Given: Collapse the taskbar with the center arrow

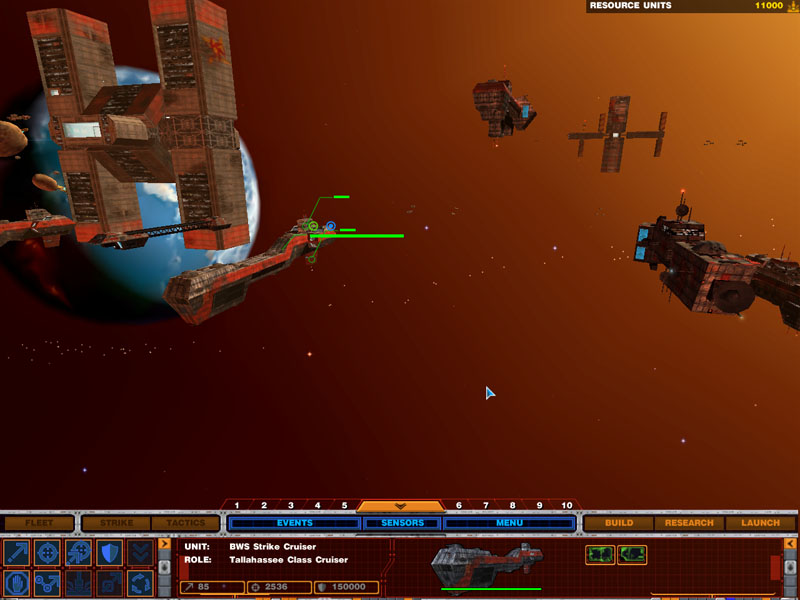Looking at the screenshot, I should (x=400, y=506).
